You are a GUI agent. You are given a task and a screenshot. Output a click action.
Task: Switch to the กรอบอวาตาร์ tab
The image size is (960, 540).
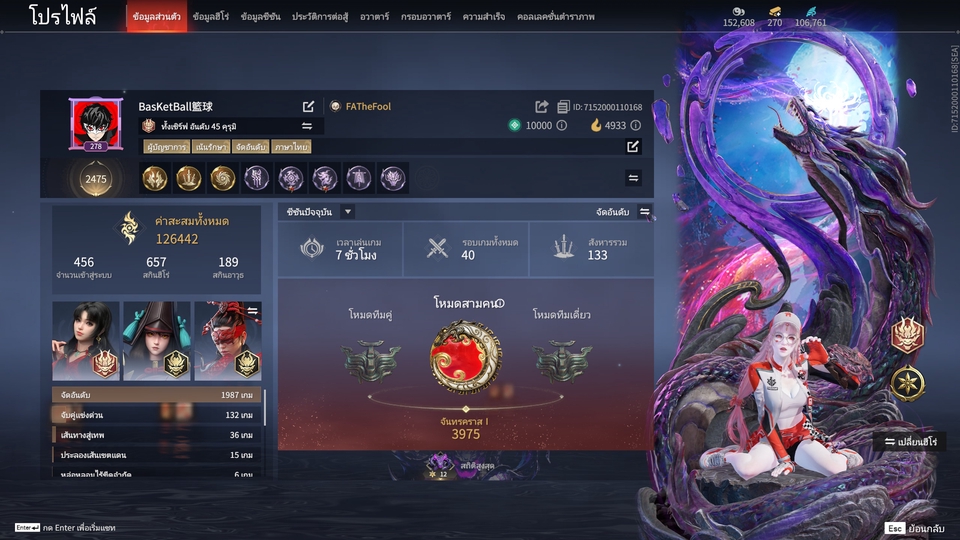pyautogui.click(x=425, y=17)
